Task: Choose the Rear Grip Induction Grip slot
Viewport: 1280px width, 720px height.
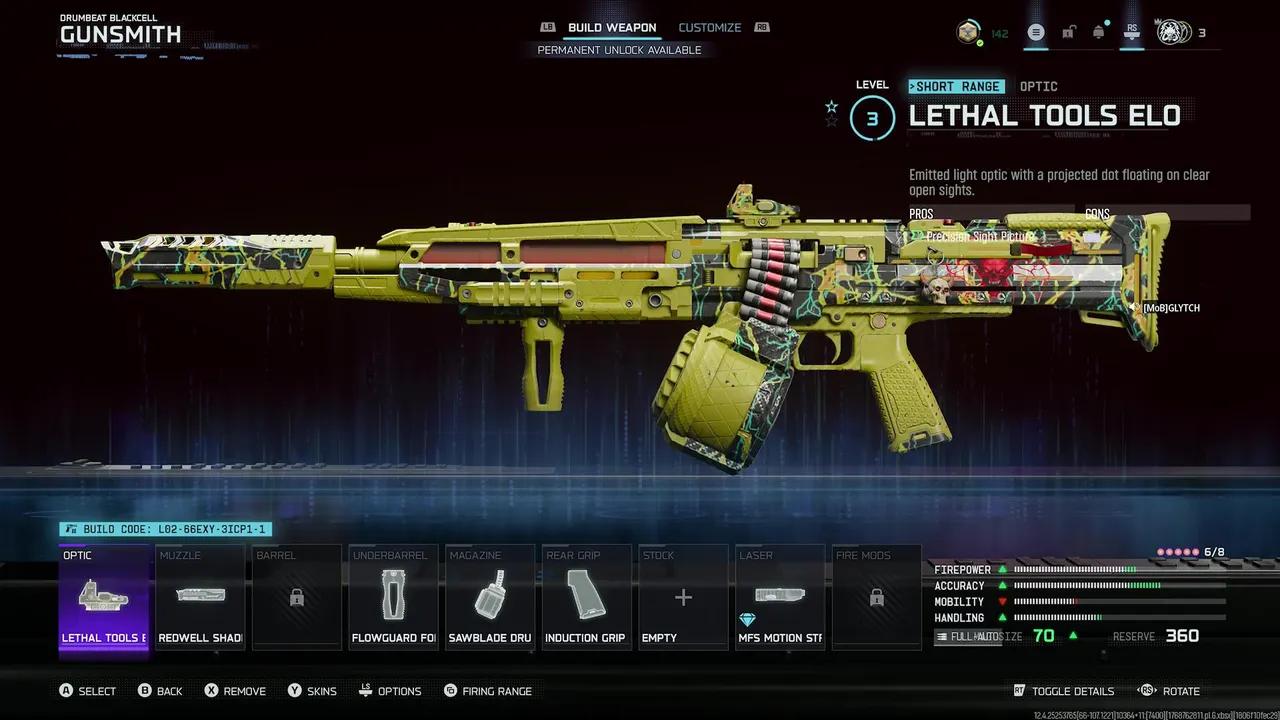Action: (x=586, y=598)
